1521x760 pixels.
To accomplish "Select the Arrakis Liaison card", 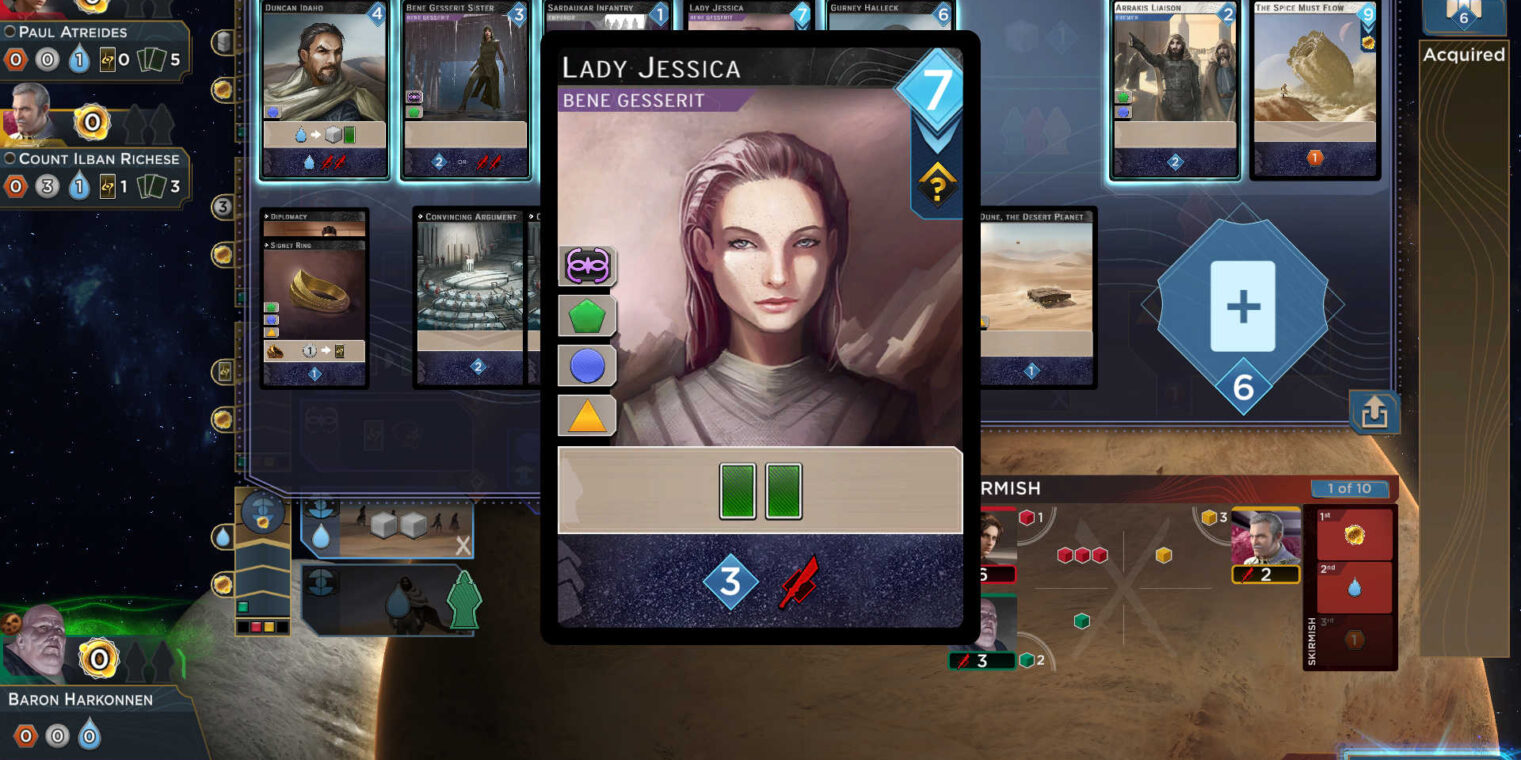I will (x=1176, y=90).
